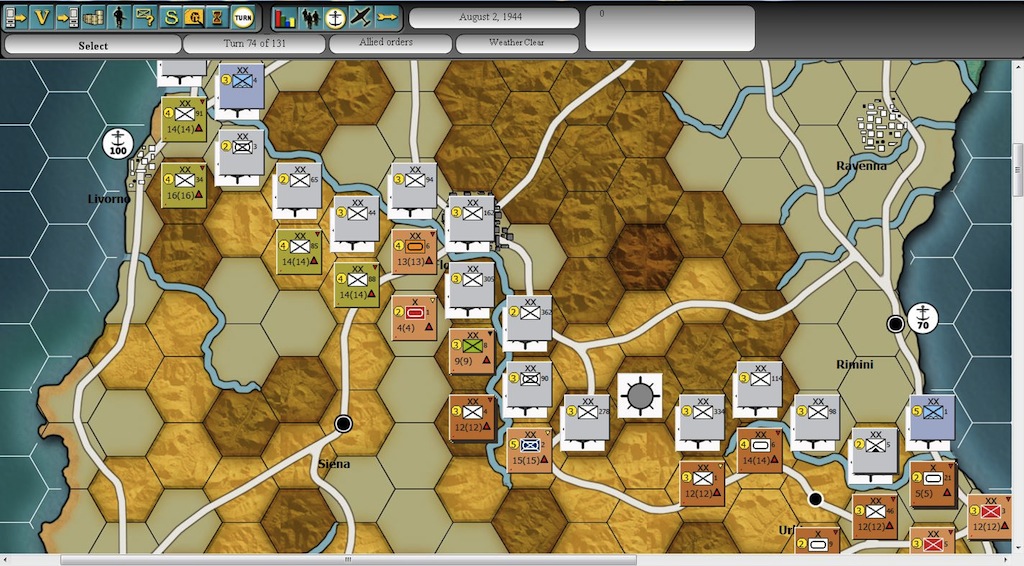This screenshot has height=566, width=1024.
Task: Select the red brigade unit with 4(4)
Action: [x=414, y=317]
